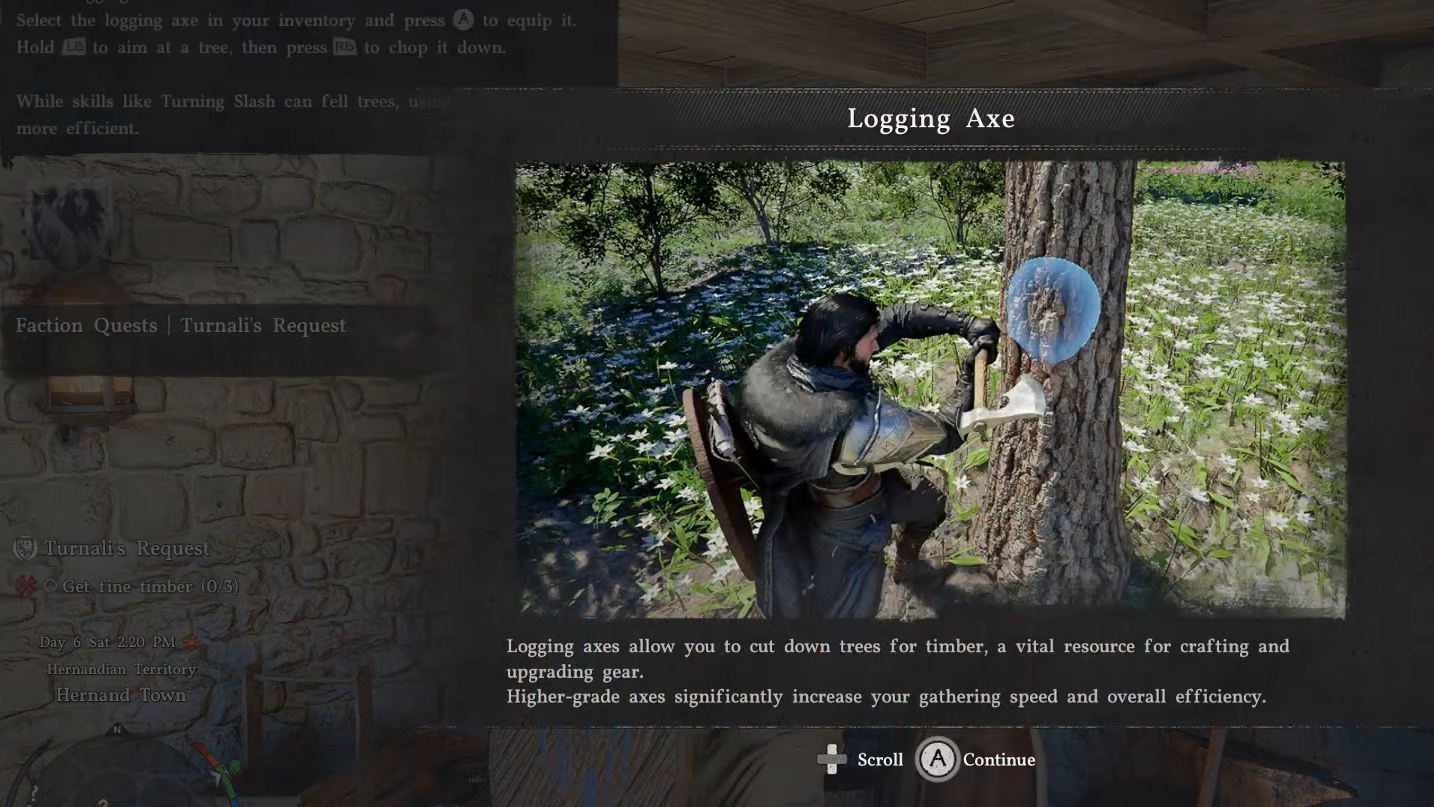Click the Faction Quests notification banner
1434x807 pixels.
181,326
